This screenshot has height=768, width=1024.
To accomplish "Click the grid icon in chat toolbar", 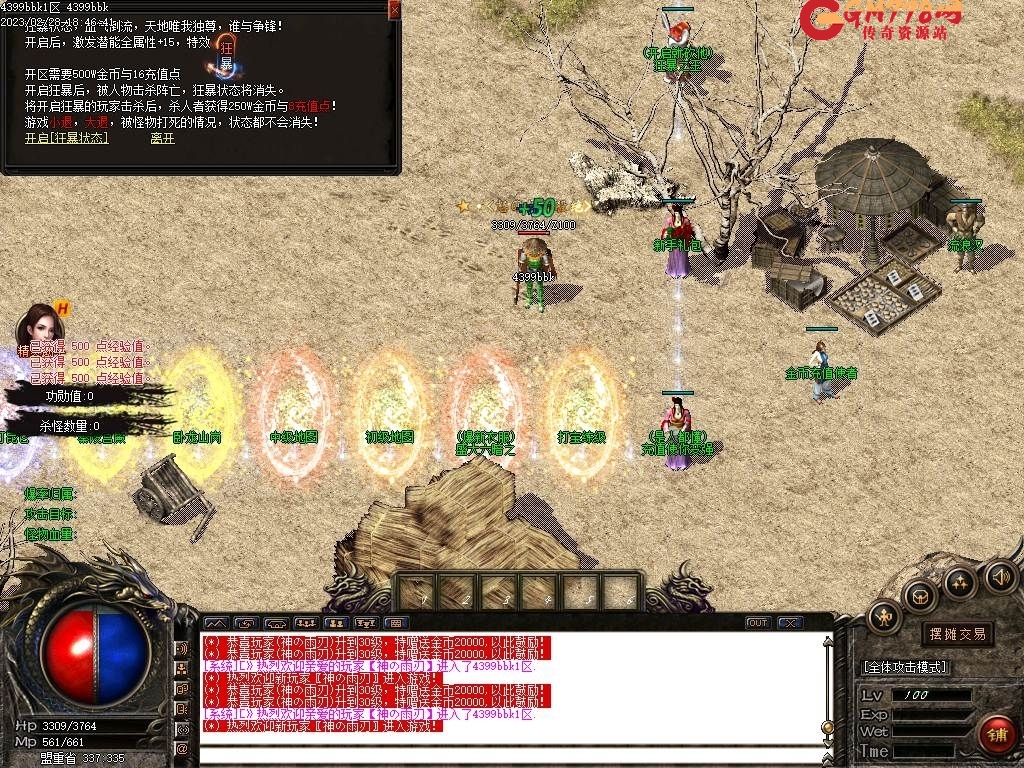I will click(x=398, y=623).
